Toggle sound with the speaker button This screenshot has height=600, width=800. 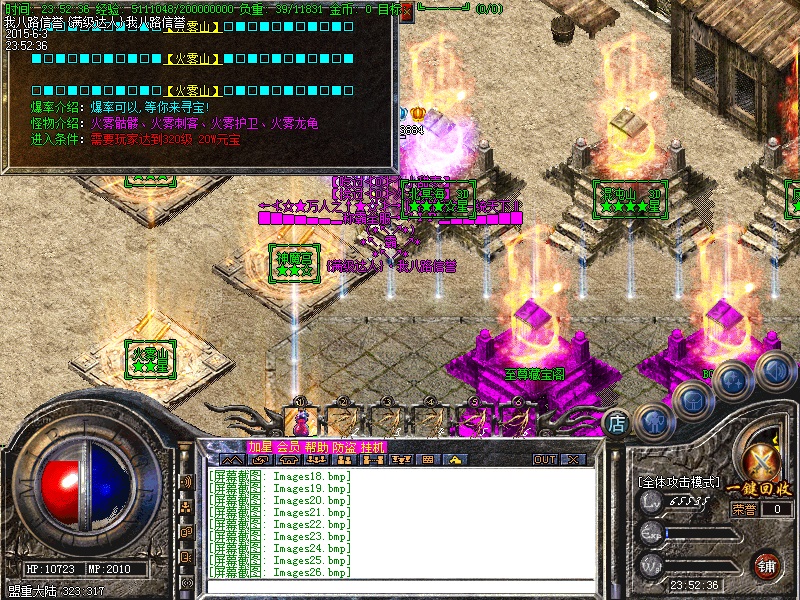772,370
